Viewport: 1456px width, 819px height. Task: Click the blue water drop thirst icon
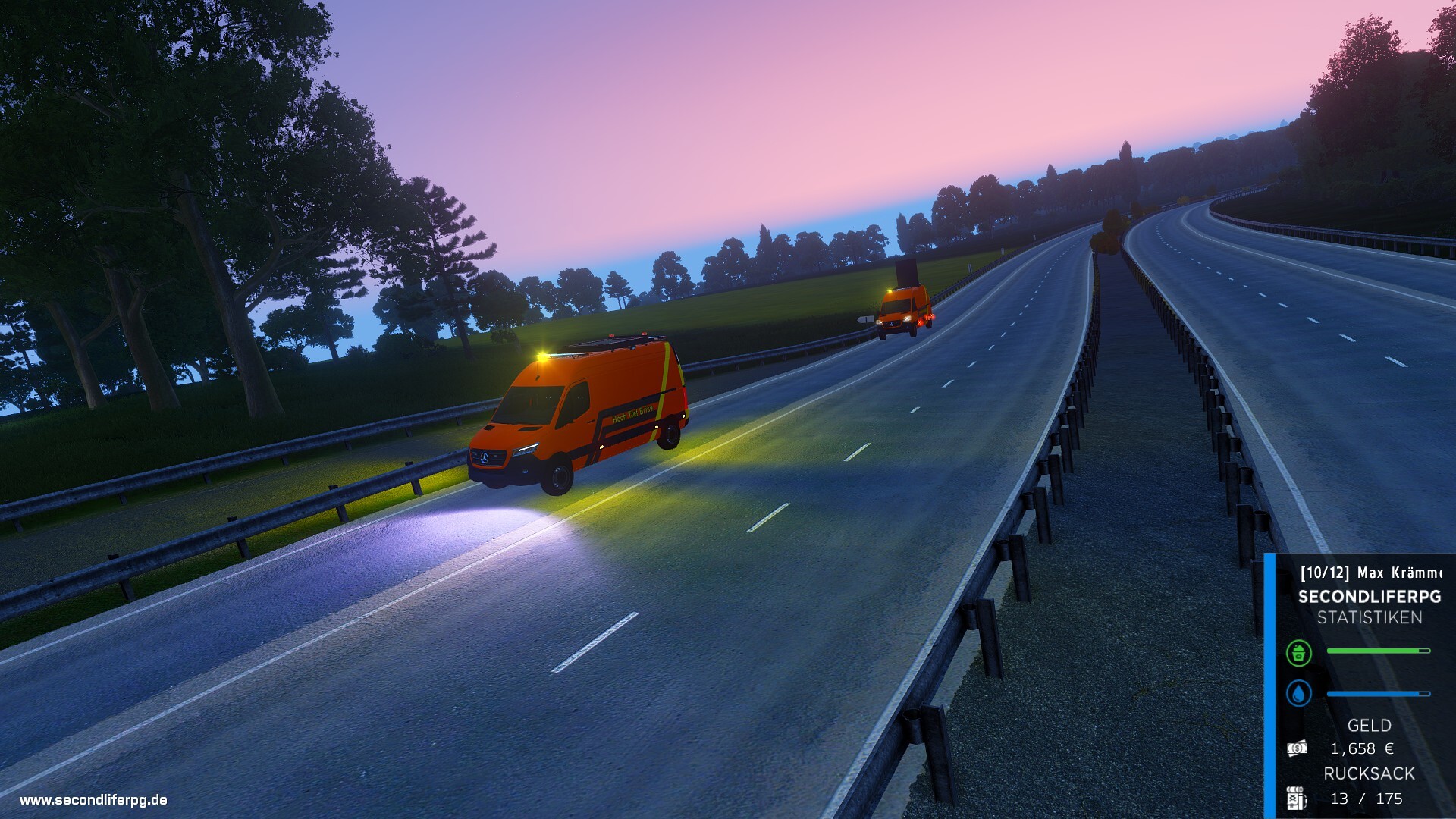(1299, 693)
